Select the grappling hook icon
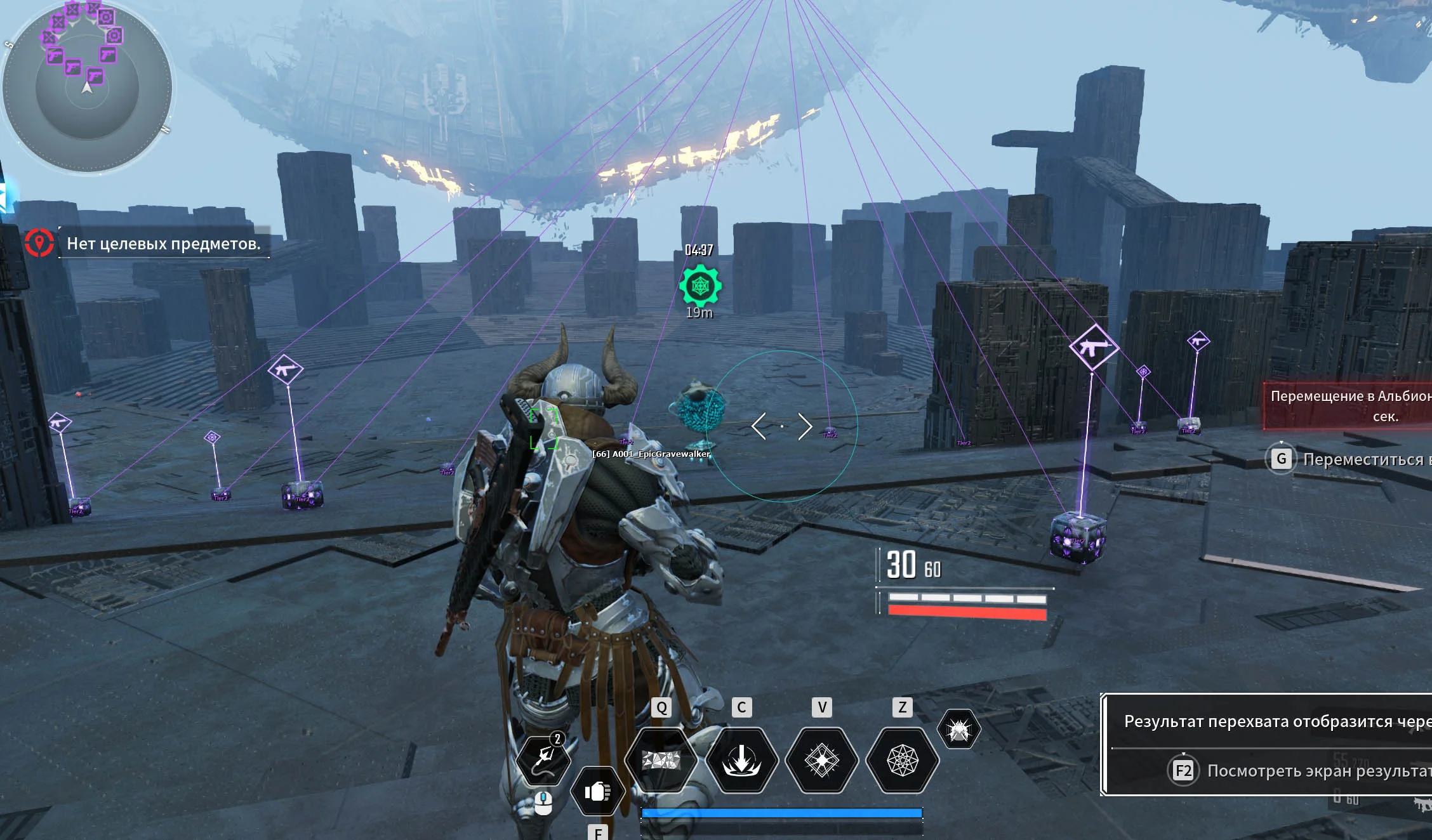This screenshot has height=840, width=1432. (x=543, y=759)
